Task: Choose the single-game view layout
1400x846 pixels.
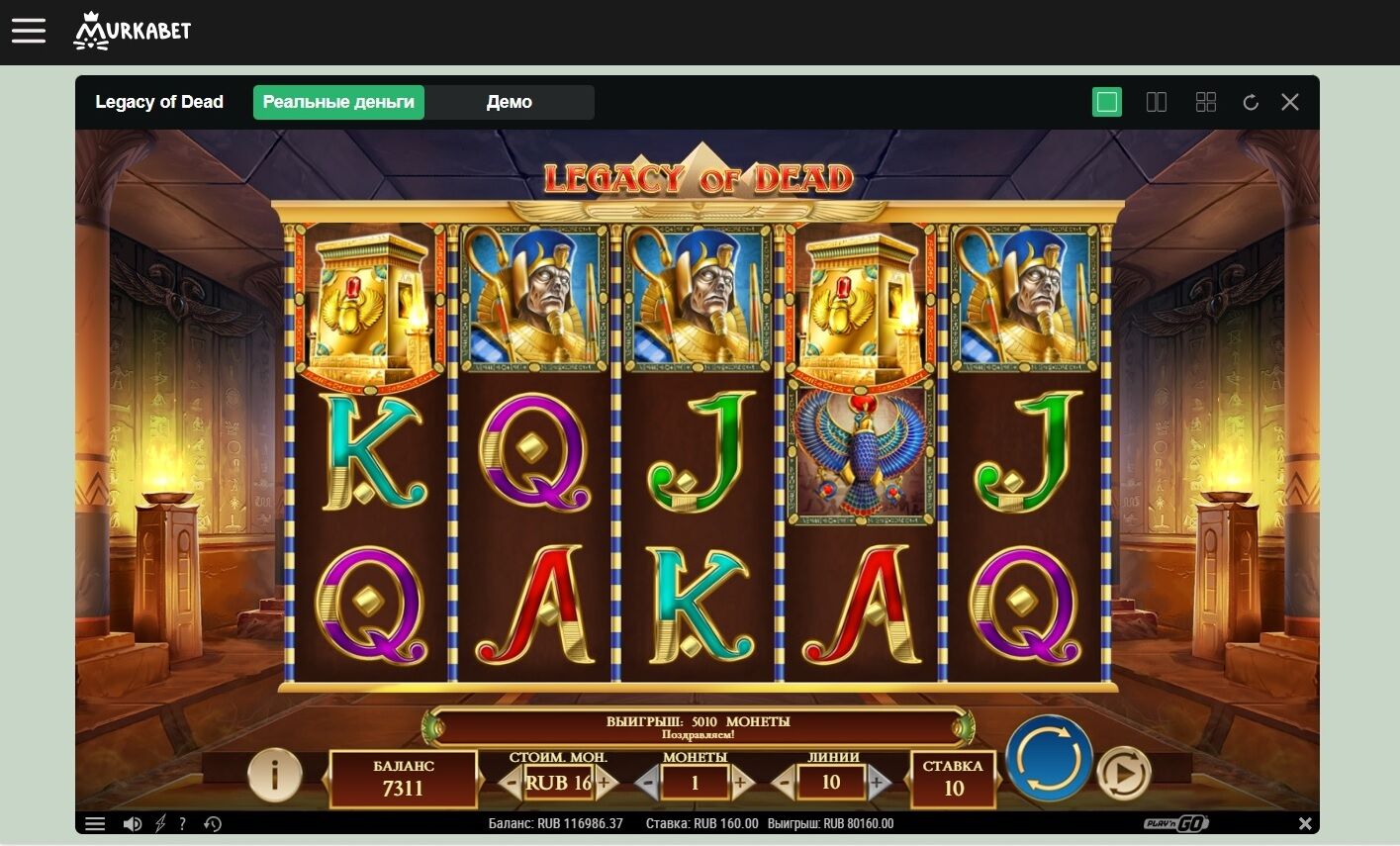Action: [x=1107, y=102]
